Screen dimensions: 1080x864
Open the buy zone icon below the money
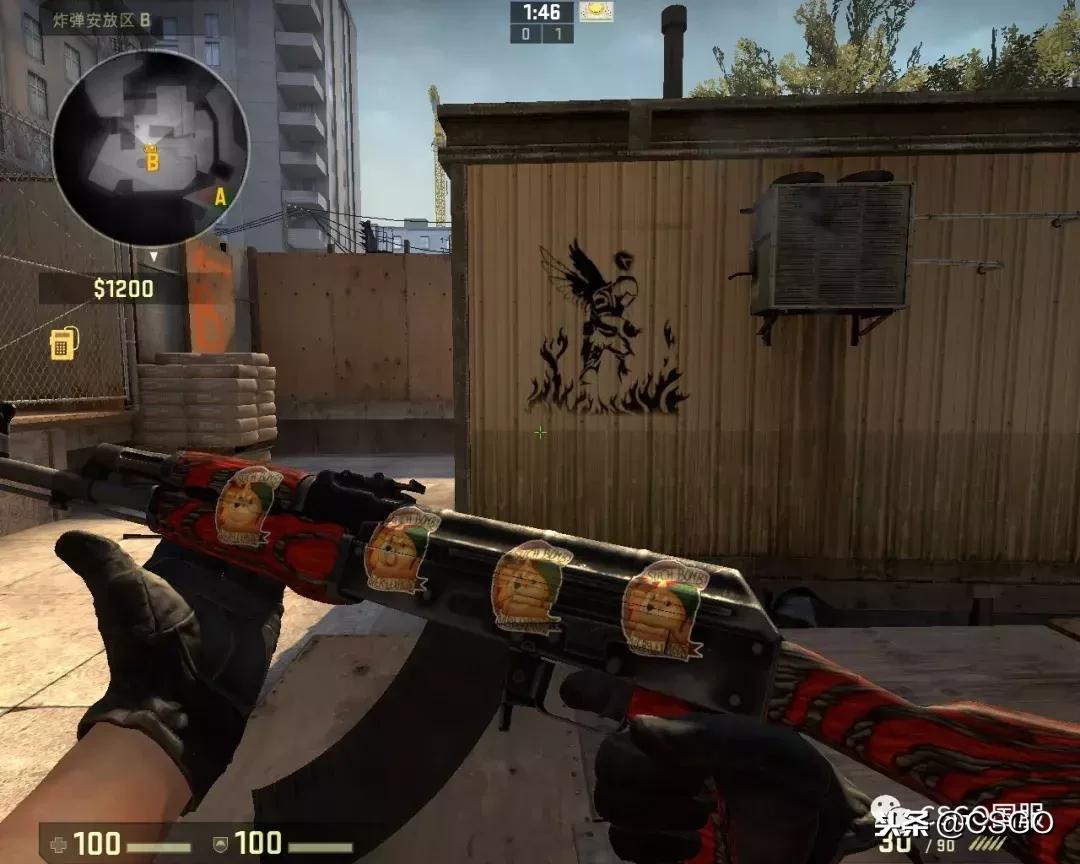62,344
